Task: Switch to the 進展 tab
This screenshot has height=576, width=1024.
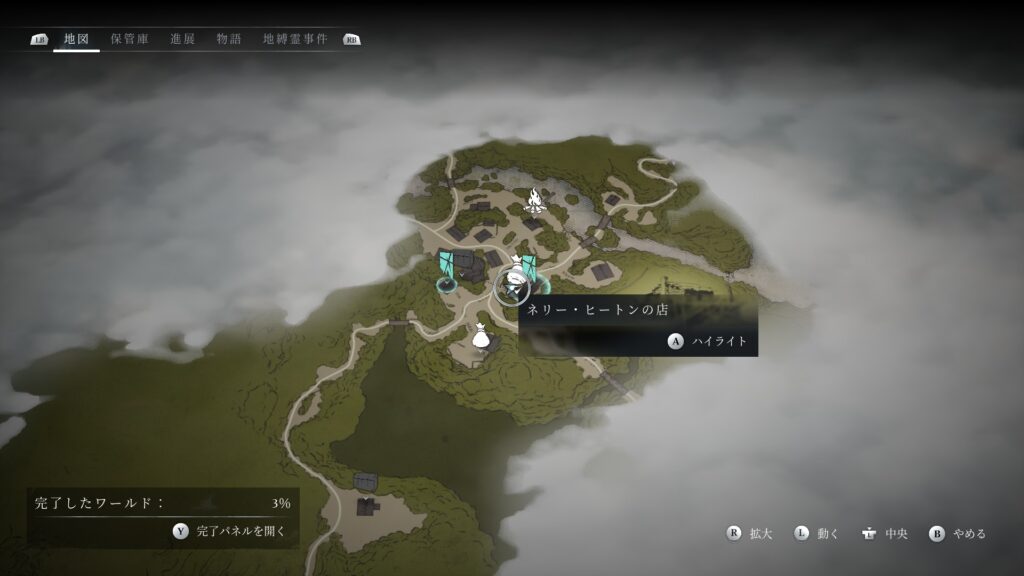Action: click(183, 40)
